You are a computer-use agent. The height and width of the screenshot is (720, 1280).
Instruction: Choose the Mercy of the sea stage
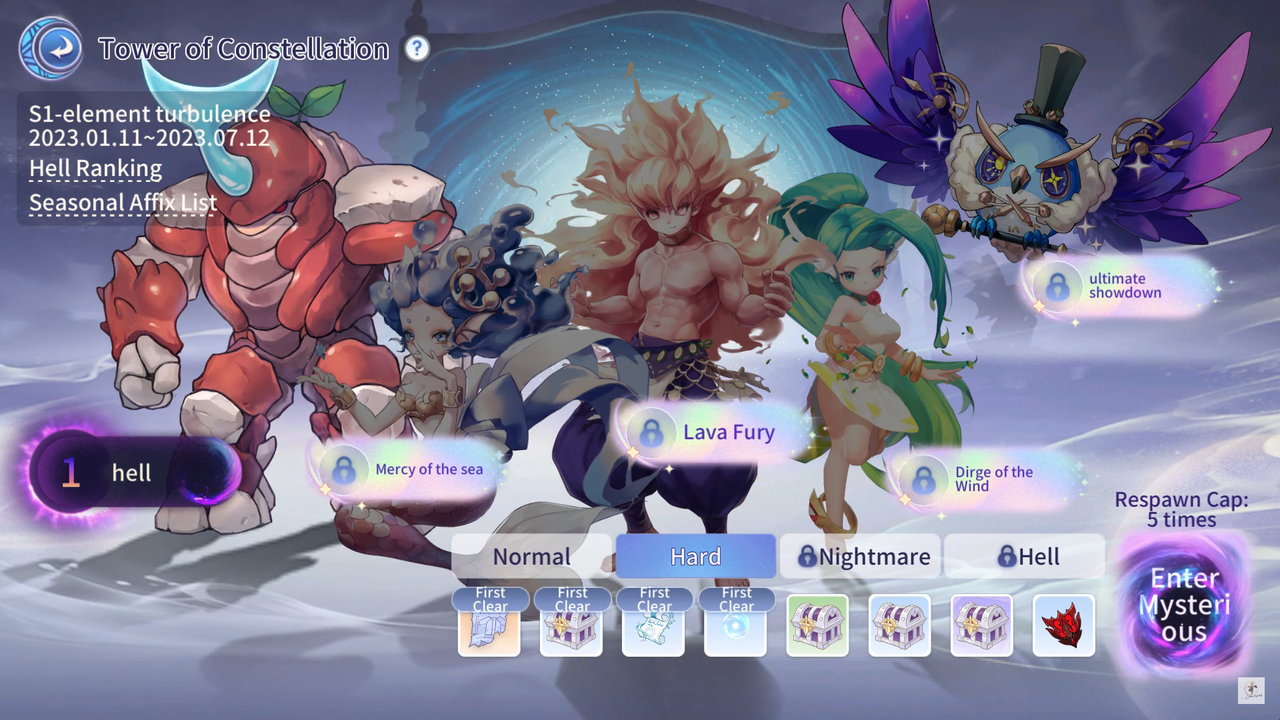tap(409, 469)
